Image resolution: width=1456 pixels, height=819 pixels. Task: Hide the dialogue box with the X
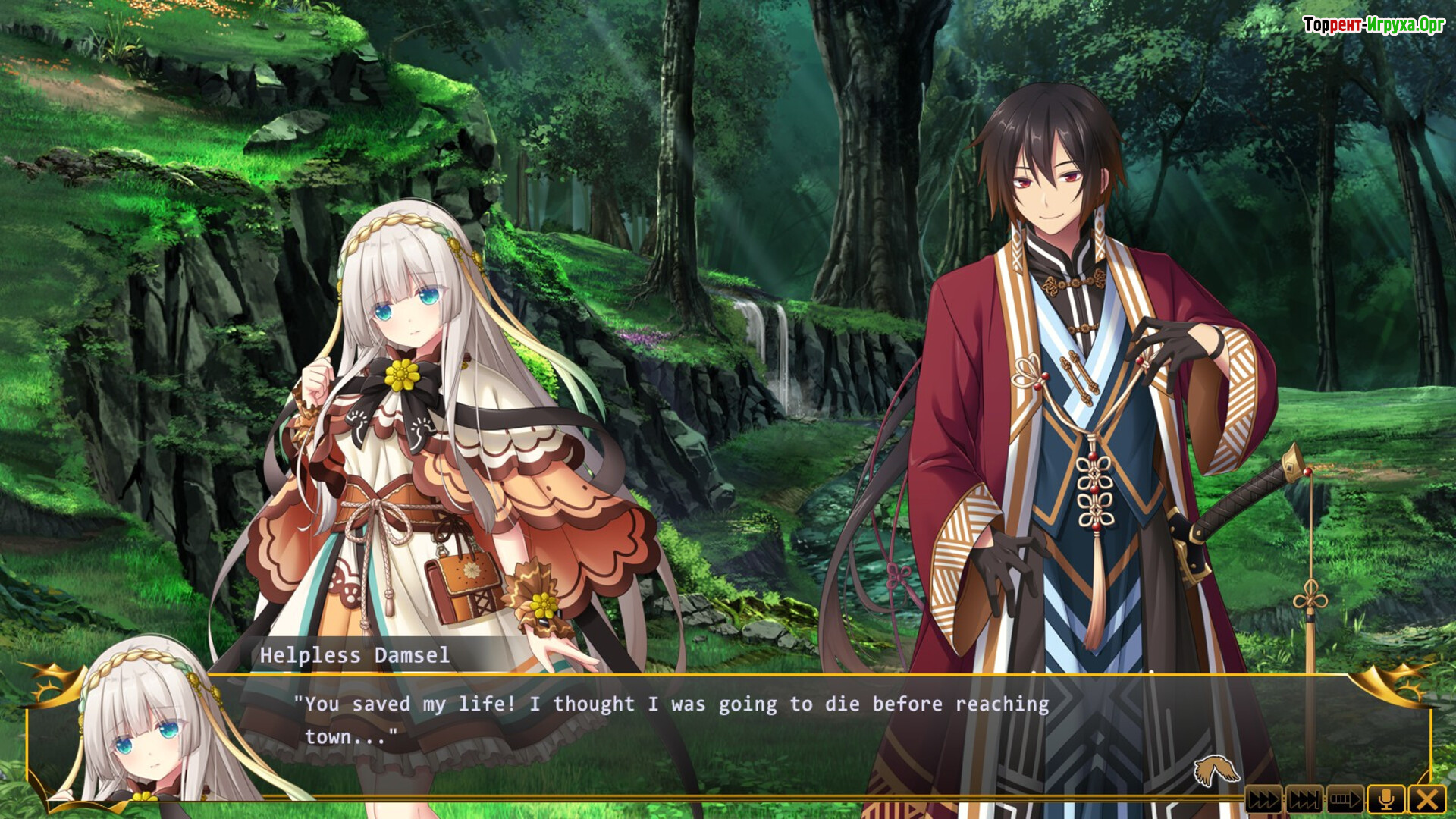(1427, 799)
